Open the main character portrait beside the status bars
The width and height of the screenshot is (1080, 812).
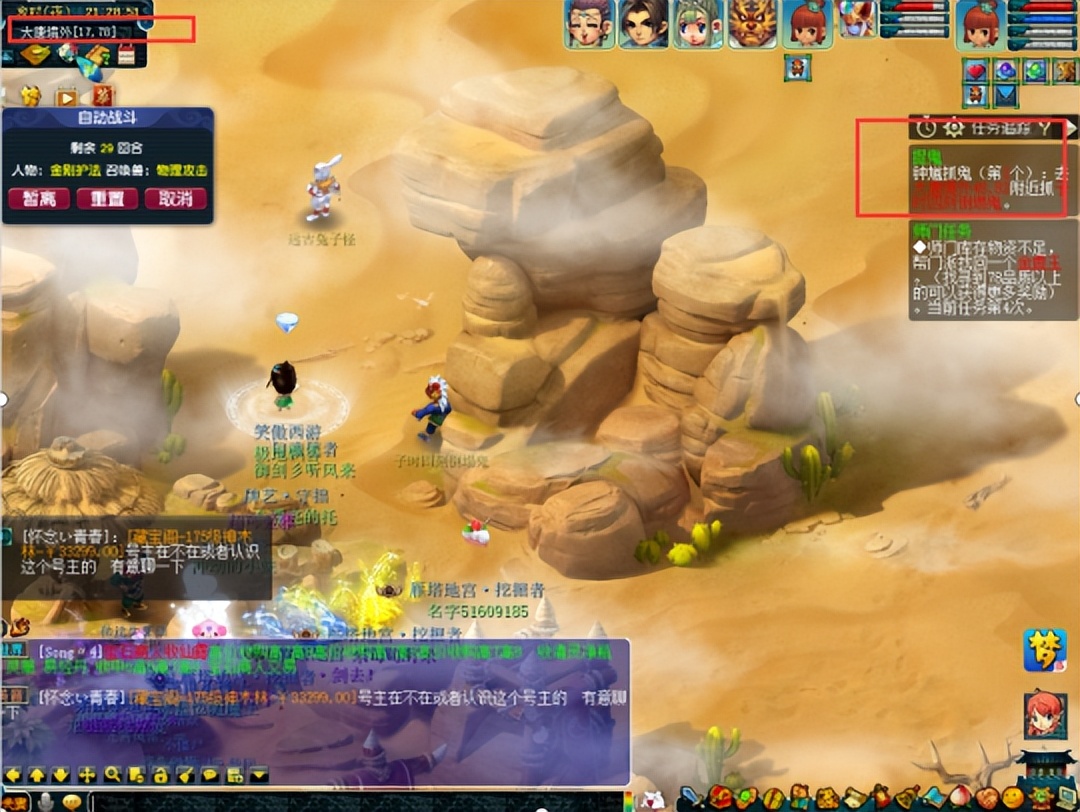(x=980, y=25)
